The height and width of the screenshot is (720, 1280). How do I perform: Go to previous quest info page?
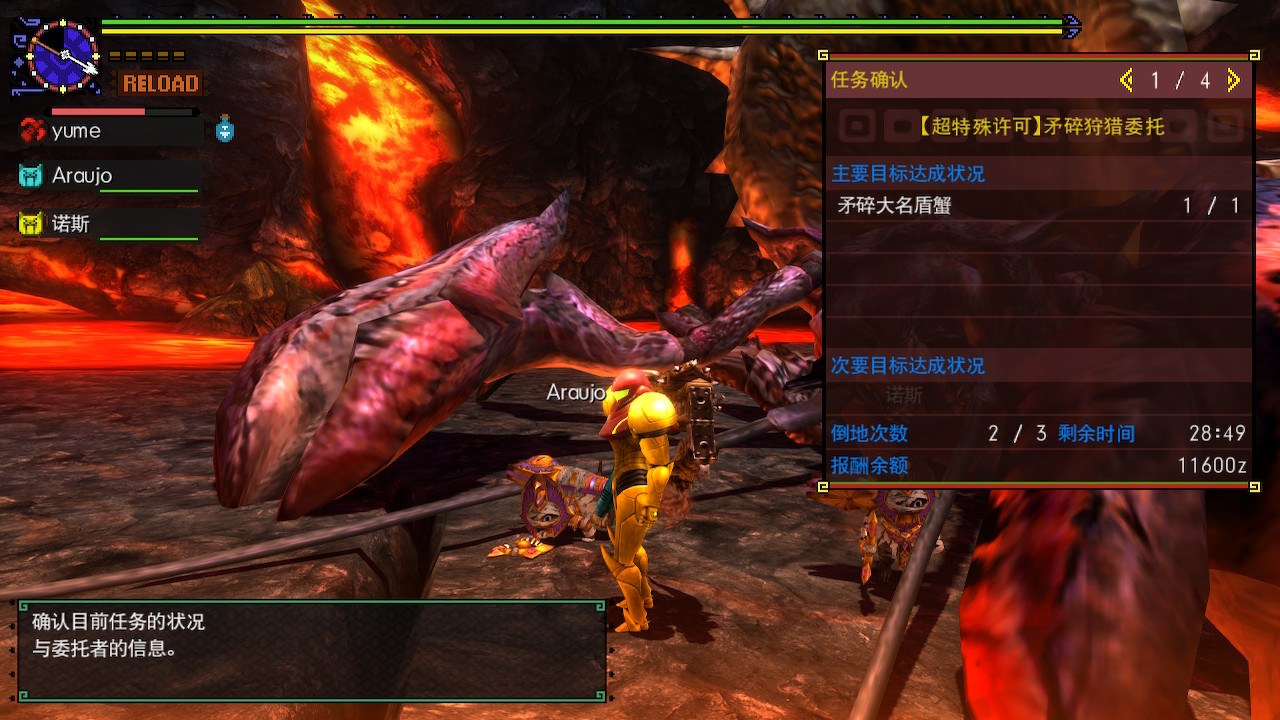1127,81
